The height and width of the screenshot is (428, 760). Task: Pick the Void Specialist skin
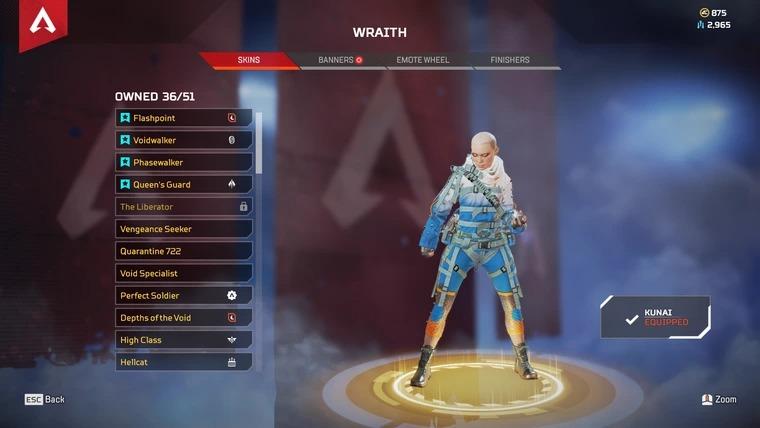point(184,273)
